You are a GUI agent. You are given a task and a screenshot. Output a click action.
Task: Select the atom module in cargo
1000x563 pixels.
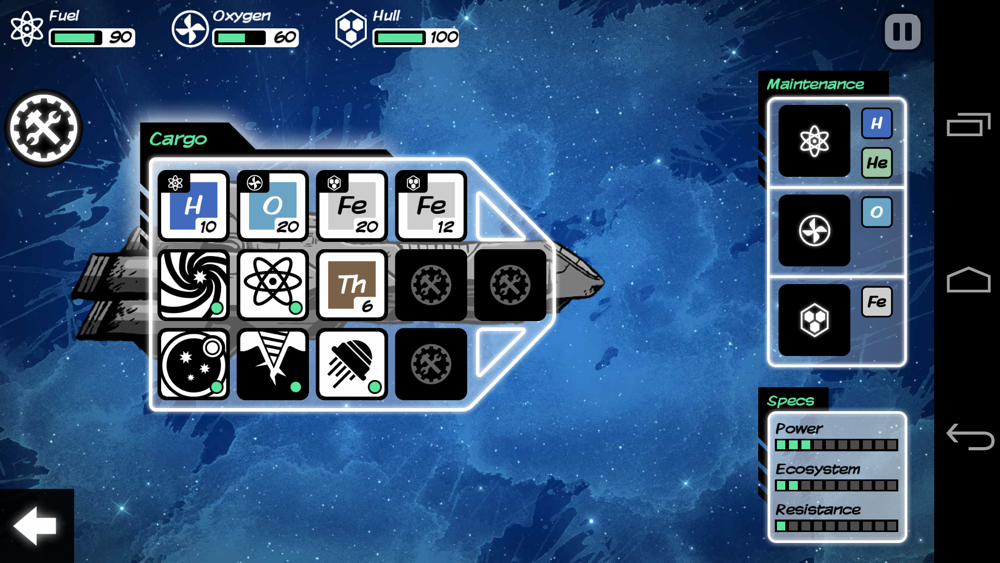click(273, 285)
